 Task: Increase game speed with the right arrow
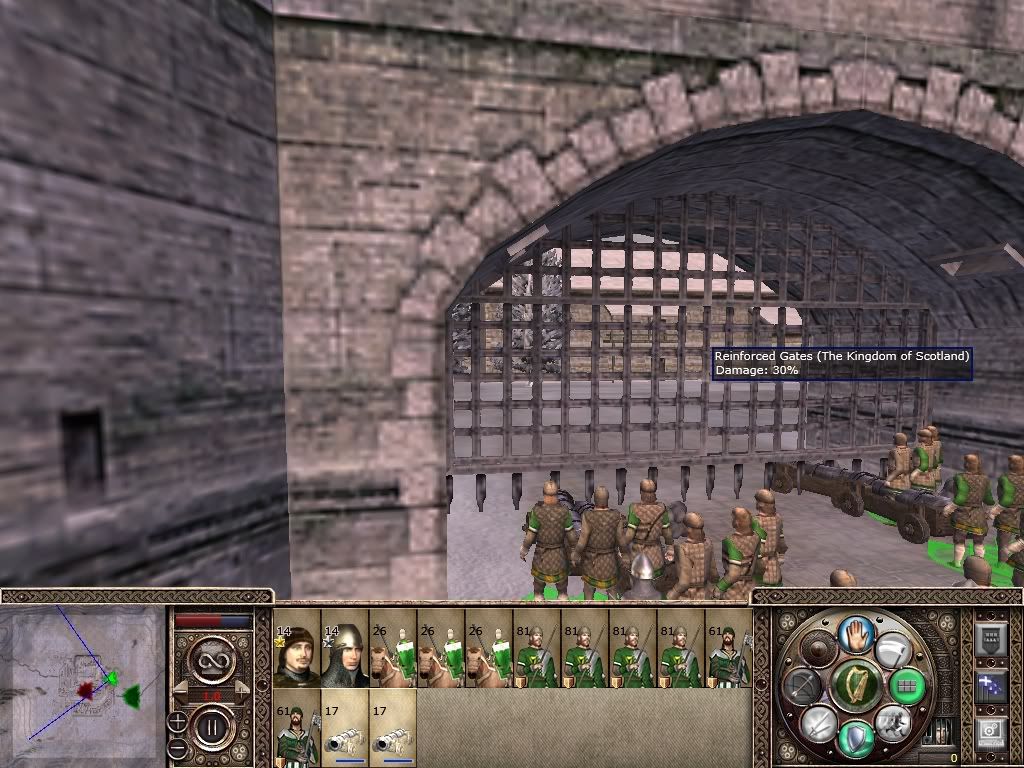241,692
